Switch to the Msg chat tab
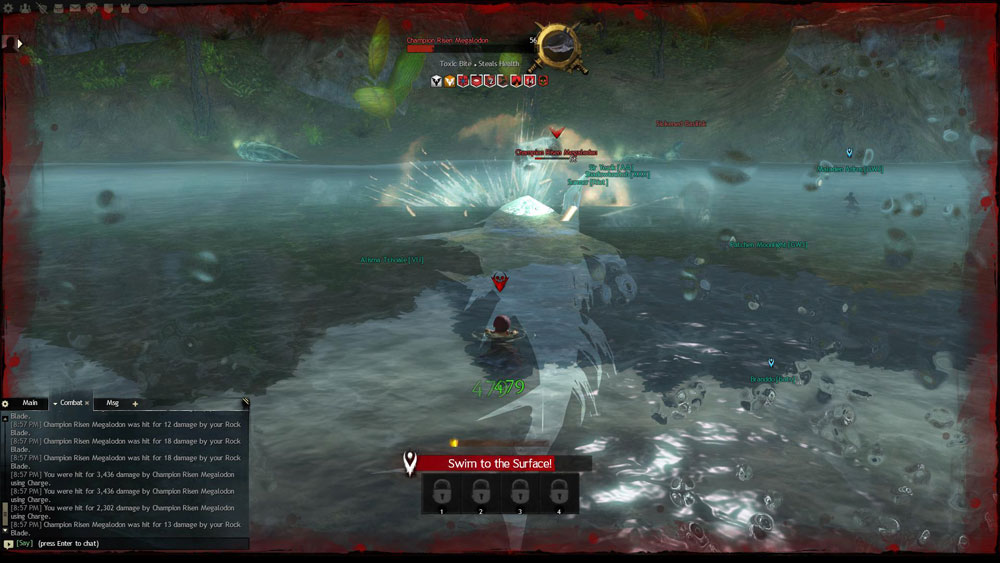This screenshot has height=563, width=1000. (x=112, y=403)
